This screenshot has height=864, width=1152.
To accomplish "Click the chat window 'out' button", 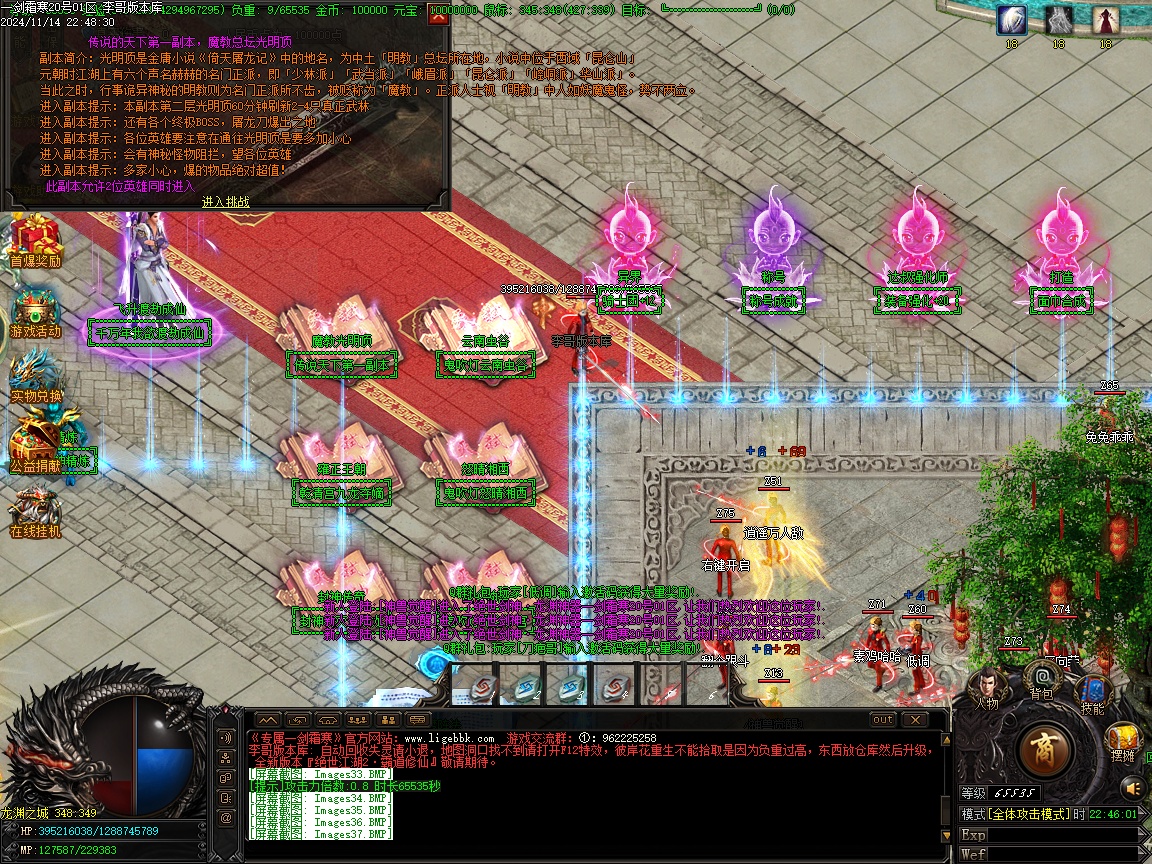I will pos(883,719).
